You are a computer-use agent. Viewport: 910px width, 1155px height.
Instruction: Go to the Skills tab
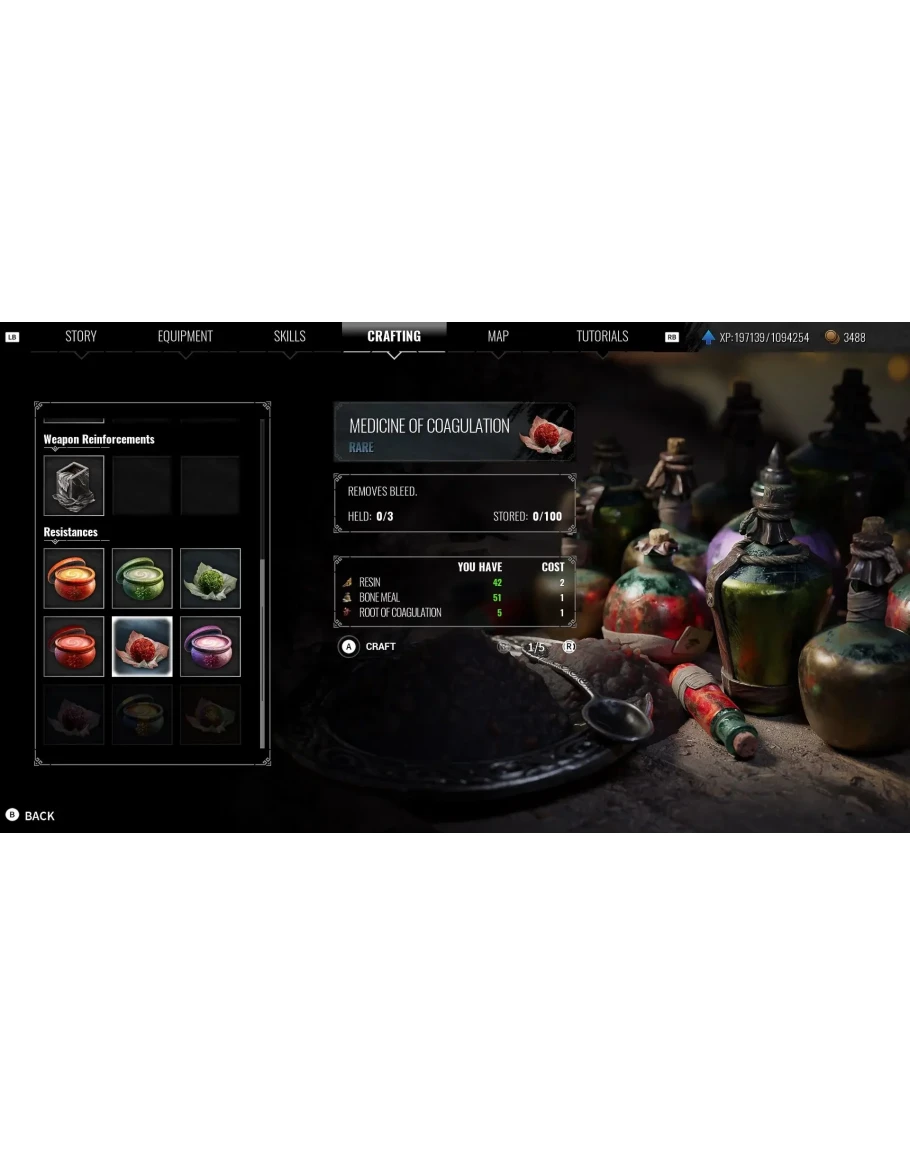click(289, 337)
